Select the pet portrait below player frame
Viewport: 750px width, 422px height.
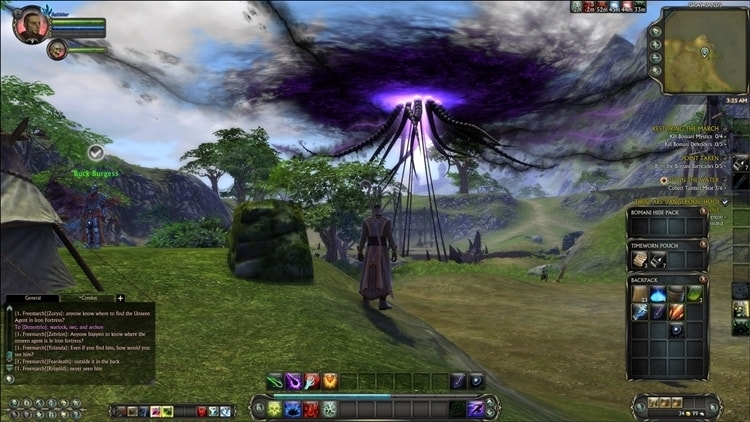[x=57, y=49]
